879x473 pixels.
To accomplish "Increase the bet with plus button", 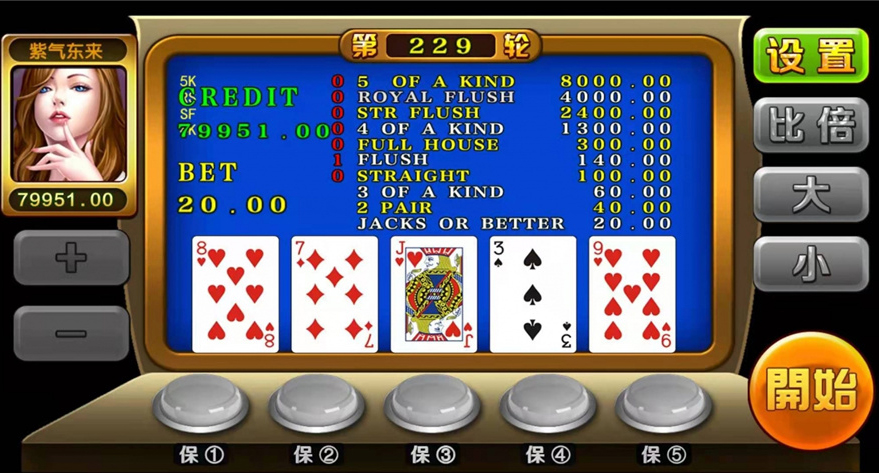I will pyautogui.click(x=71, y=258).
